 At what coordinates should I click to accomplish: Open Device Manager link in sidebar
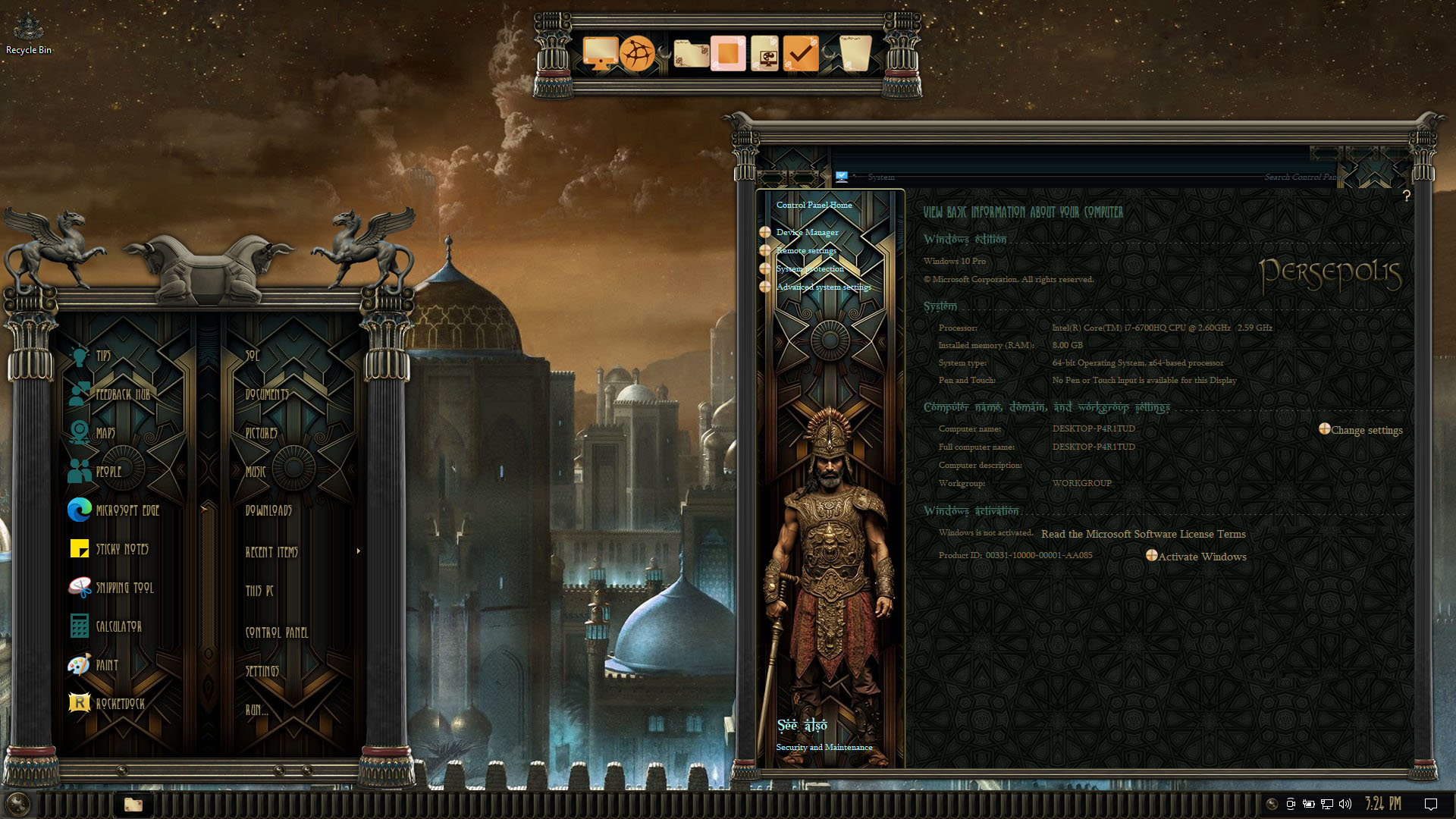[x=807, y=232]
